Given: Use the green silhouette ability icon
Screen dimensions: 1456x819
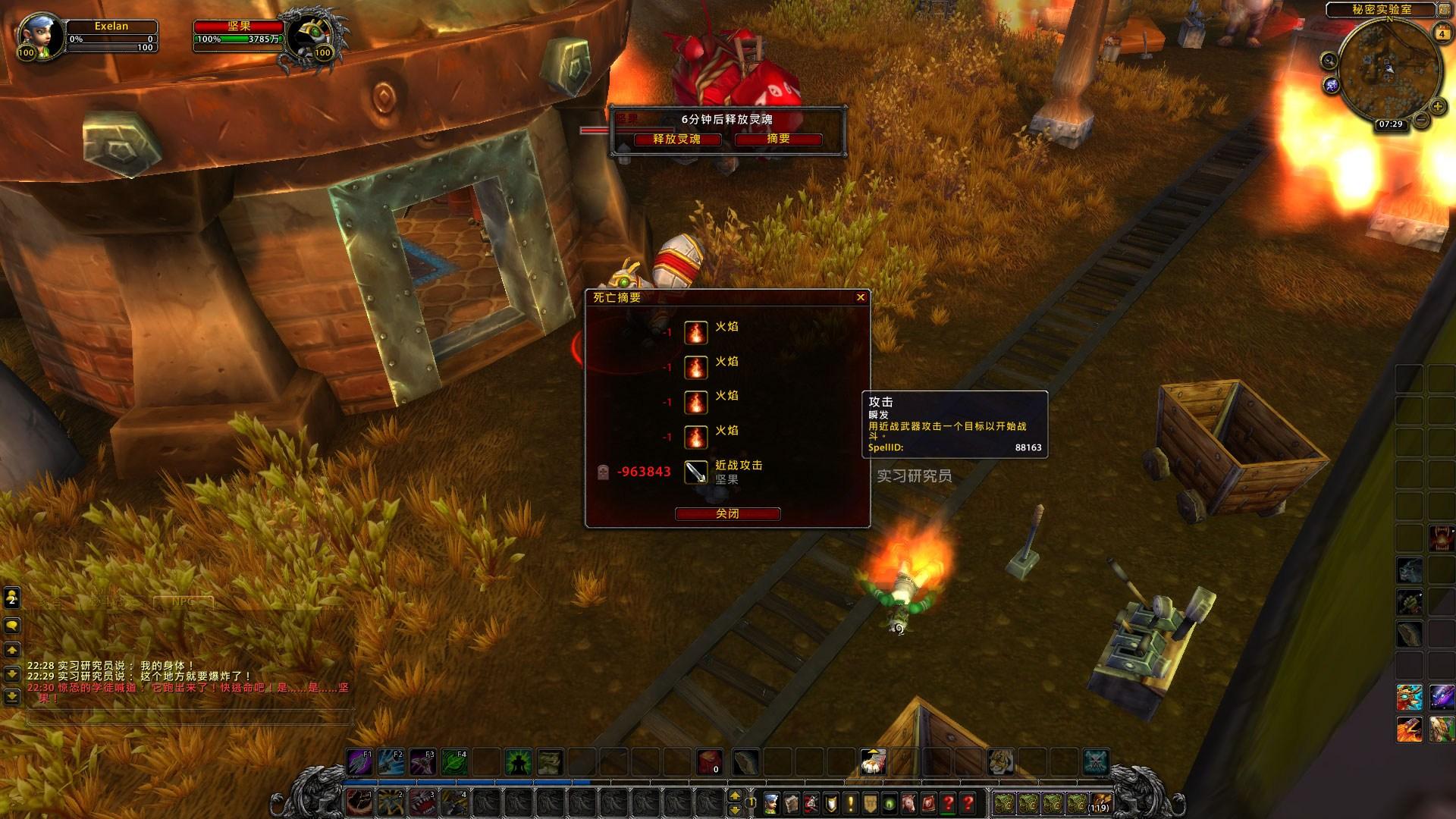Looking at the screenshot, I should tap(519, 761).
